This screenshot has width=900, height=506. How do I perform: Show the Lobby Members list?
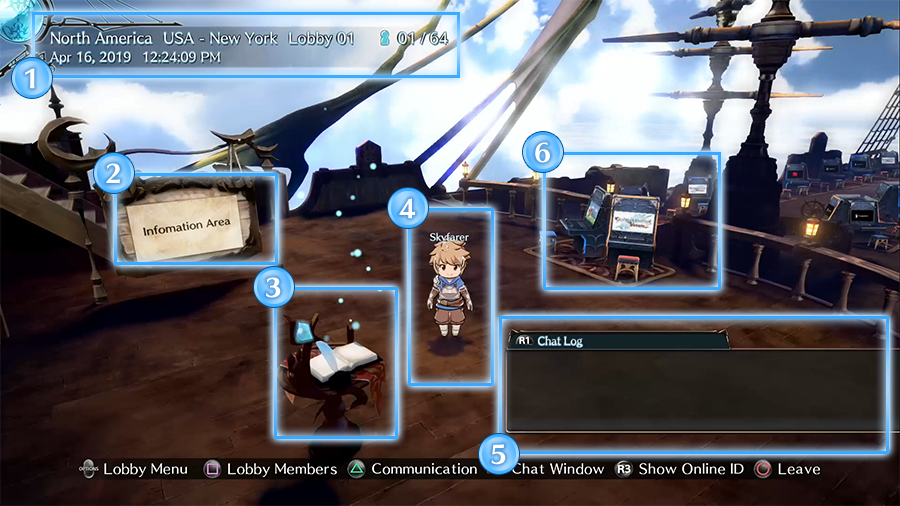click(270, 469)
